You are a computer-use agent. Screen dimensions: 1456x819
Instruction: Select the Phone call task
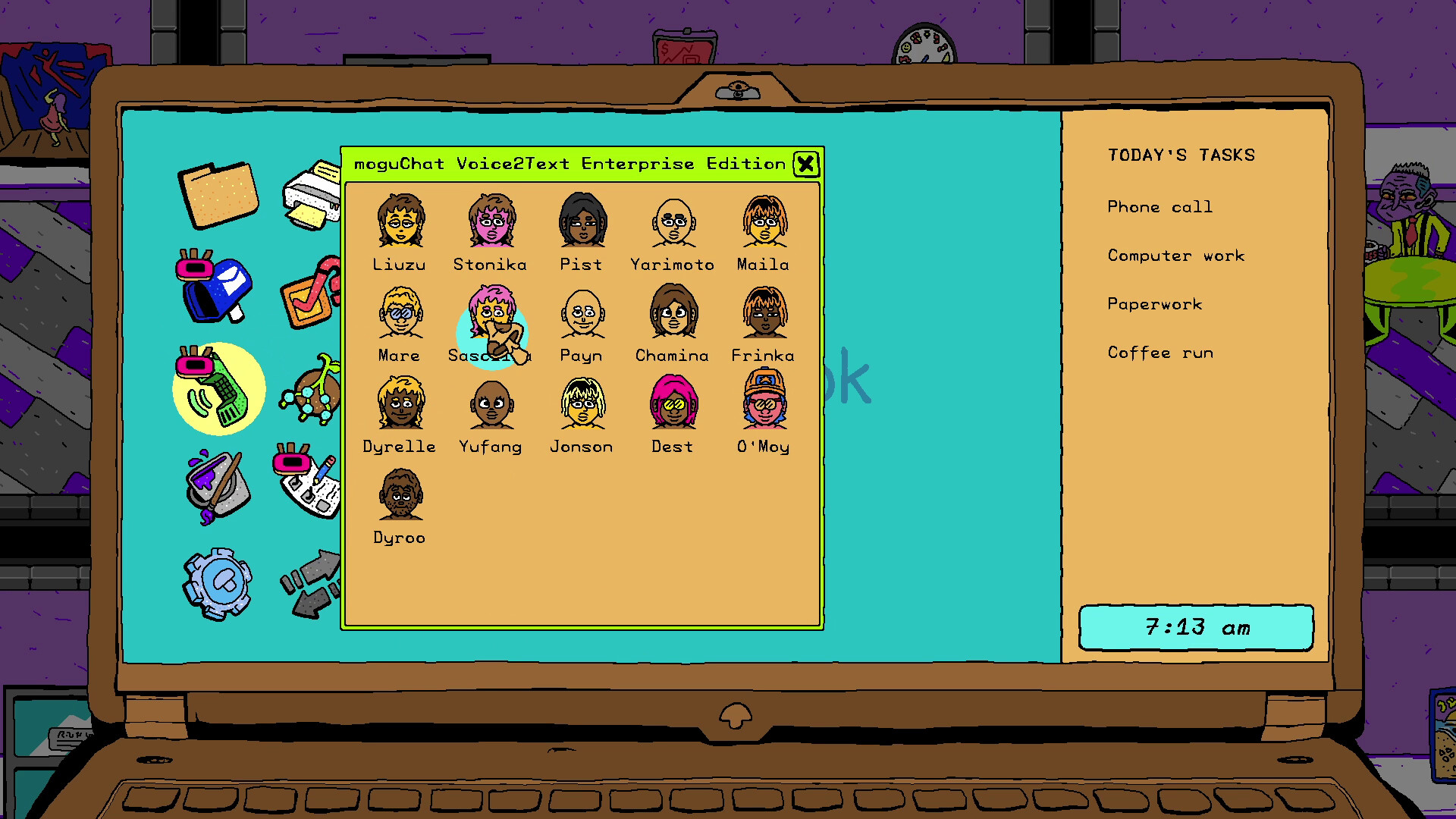point(1159,206)
